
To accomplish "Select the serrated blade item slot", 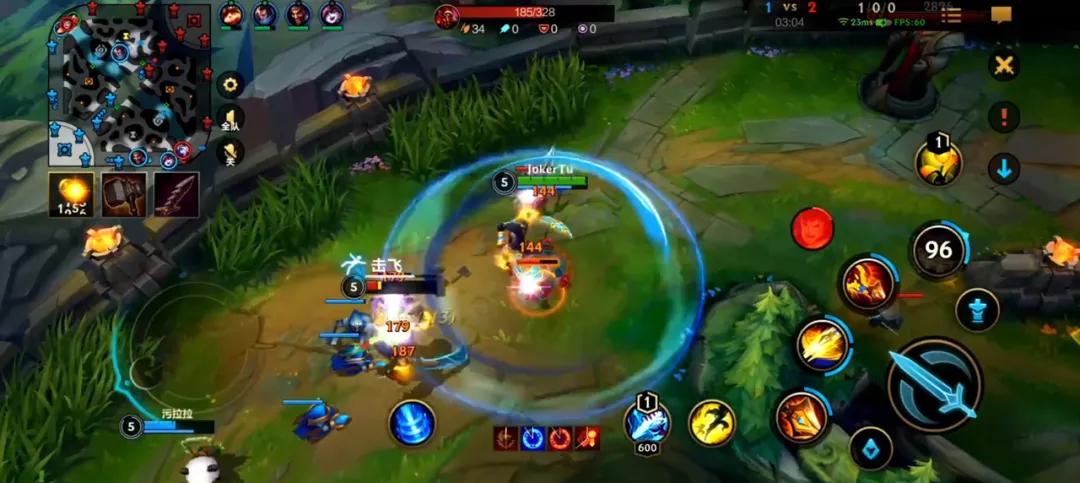I will pos(176,194).
